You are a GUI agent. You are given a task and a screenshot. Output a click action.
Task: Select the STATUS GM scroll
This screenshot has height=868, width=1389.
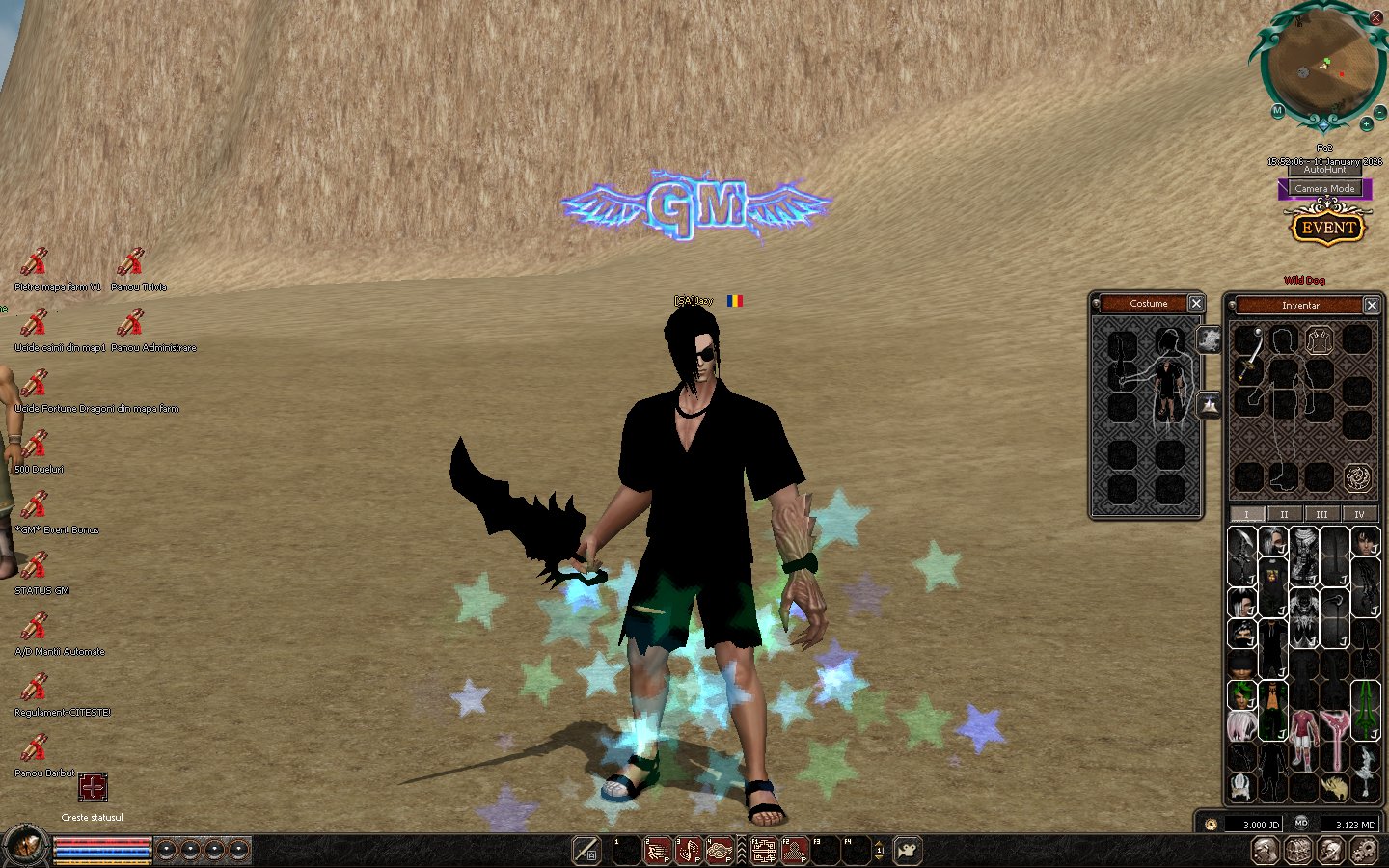click(x=35, y=566)
